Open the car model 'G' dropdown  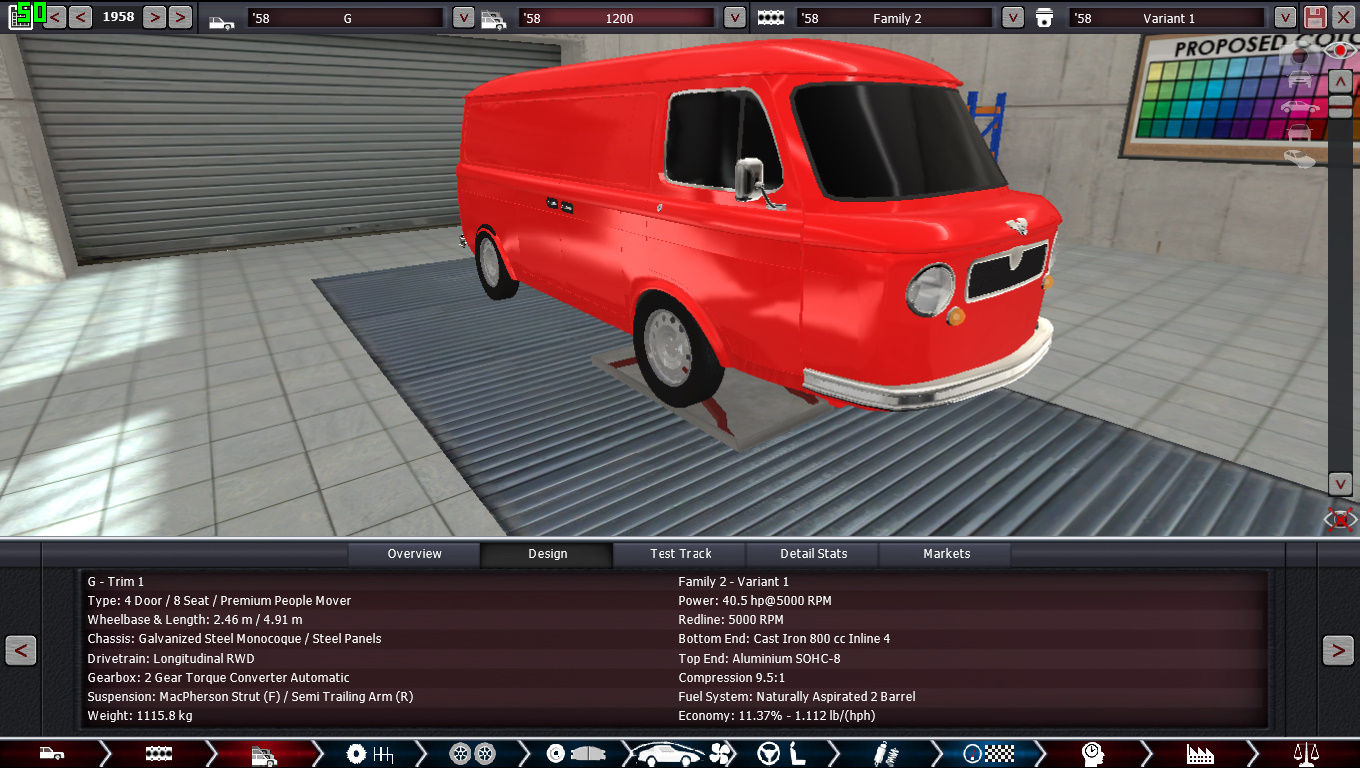pos(463,18)
